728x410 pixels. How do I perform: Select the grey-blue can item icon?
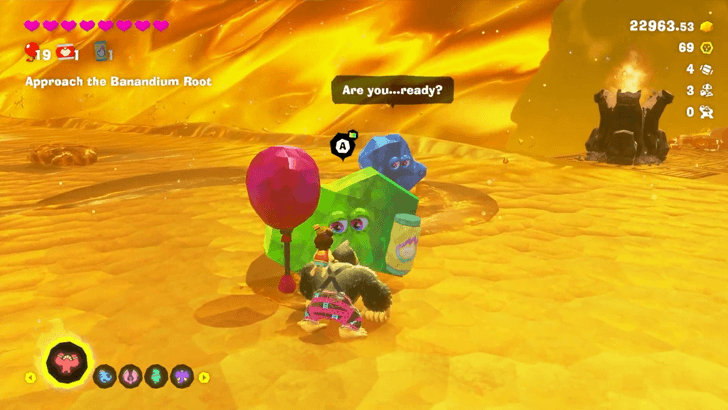[x=100, y=51]
